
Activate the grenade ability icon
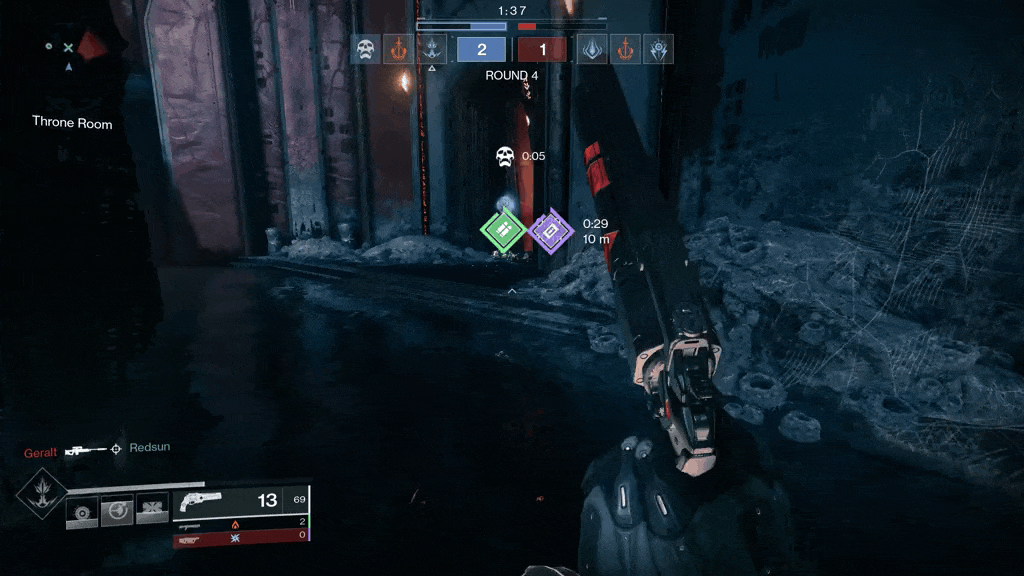[81, 512]
